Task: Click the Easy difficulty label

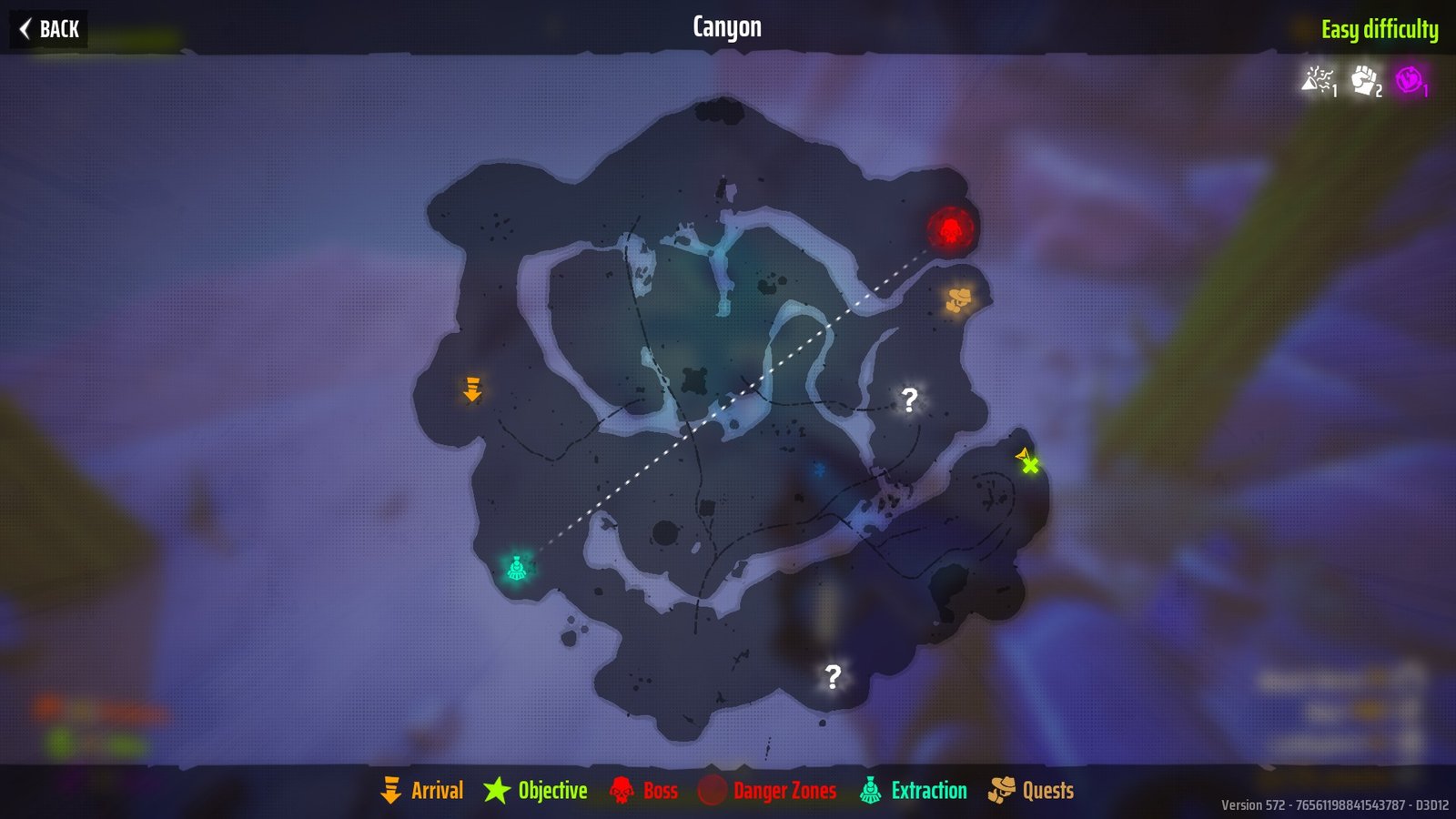Action: click(1380, 29)
